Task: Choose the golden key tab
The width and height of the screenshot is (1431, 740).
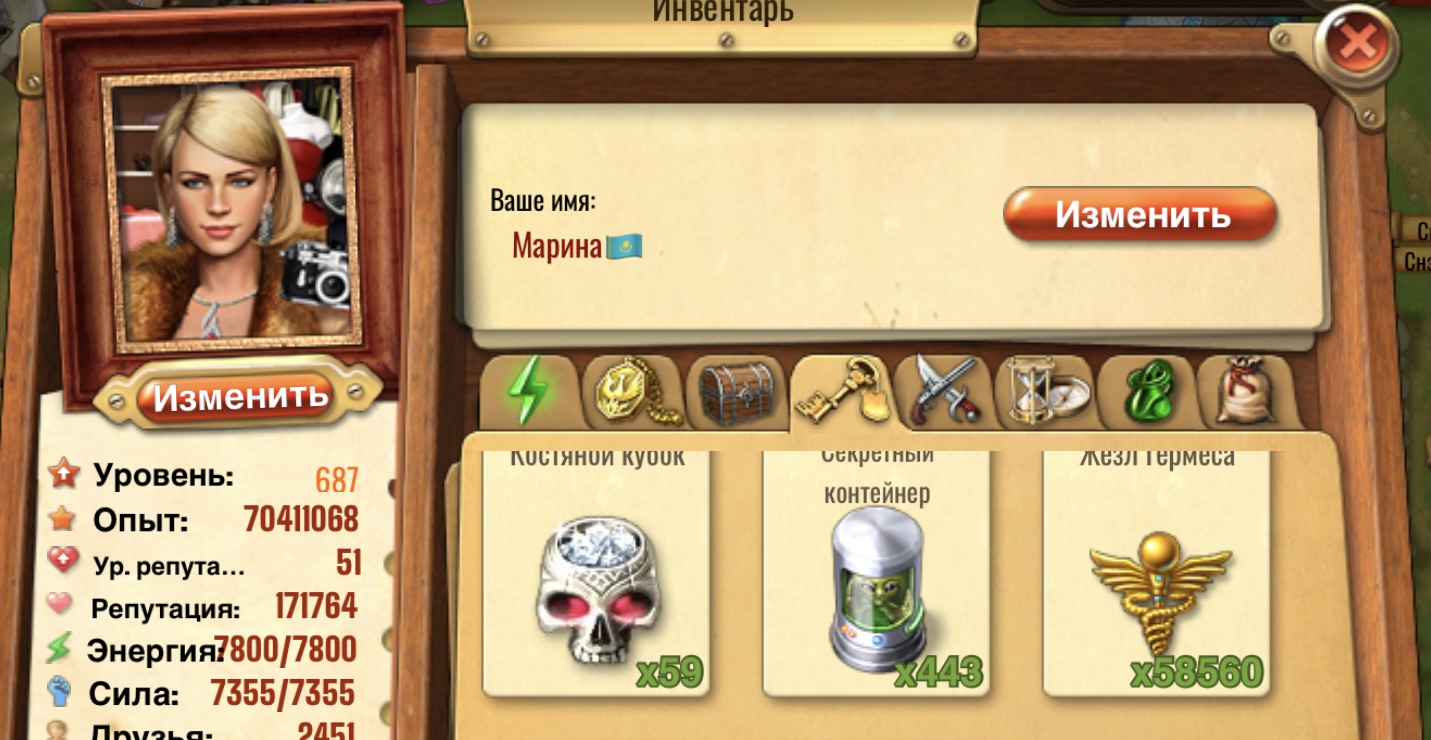Action: point(840,392)
